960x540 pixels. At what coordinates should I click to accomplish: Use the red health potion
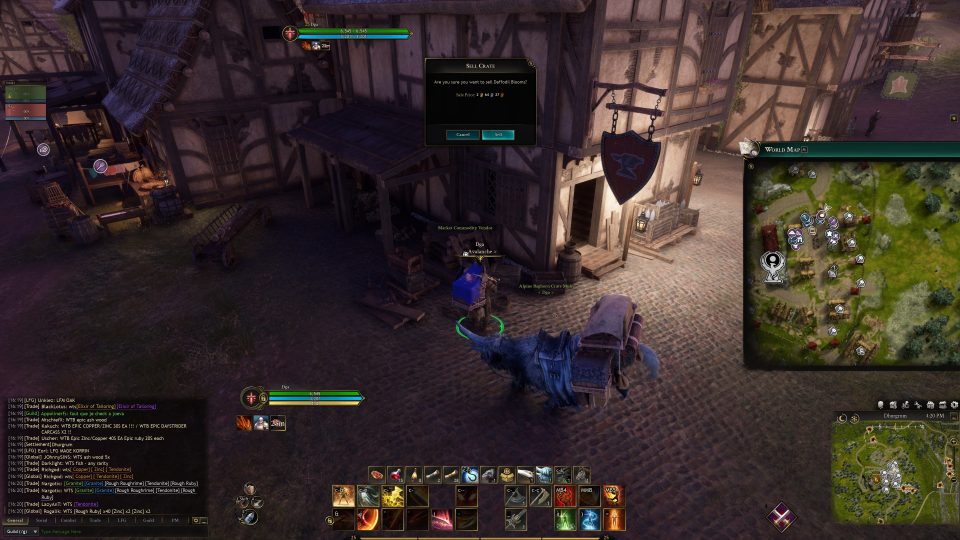click(x=395, y=475)
